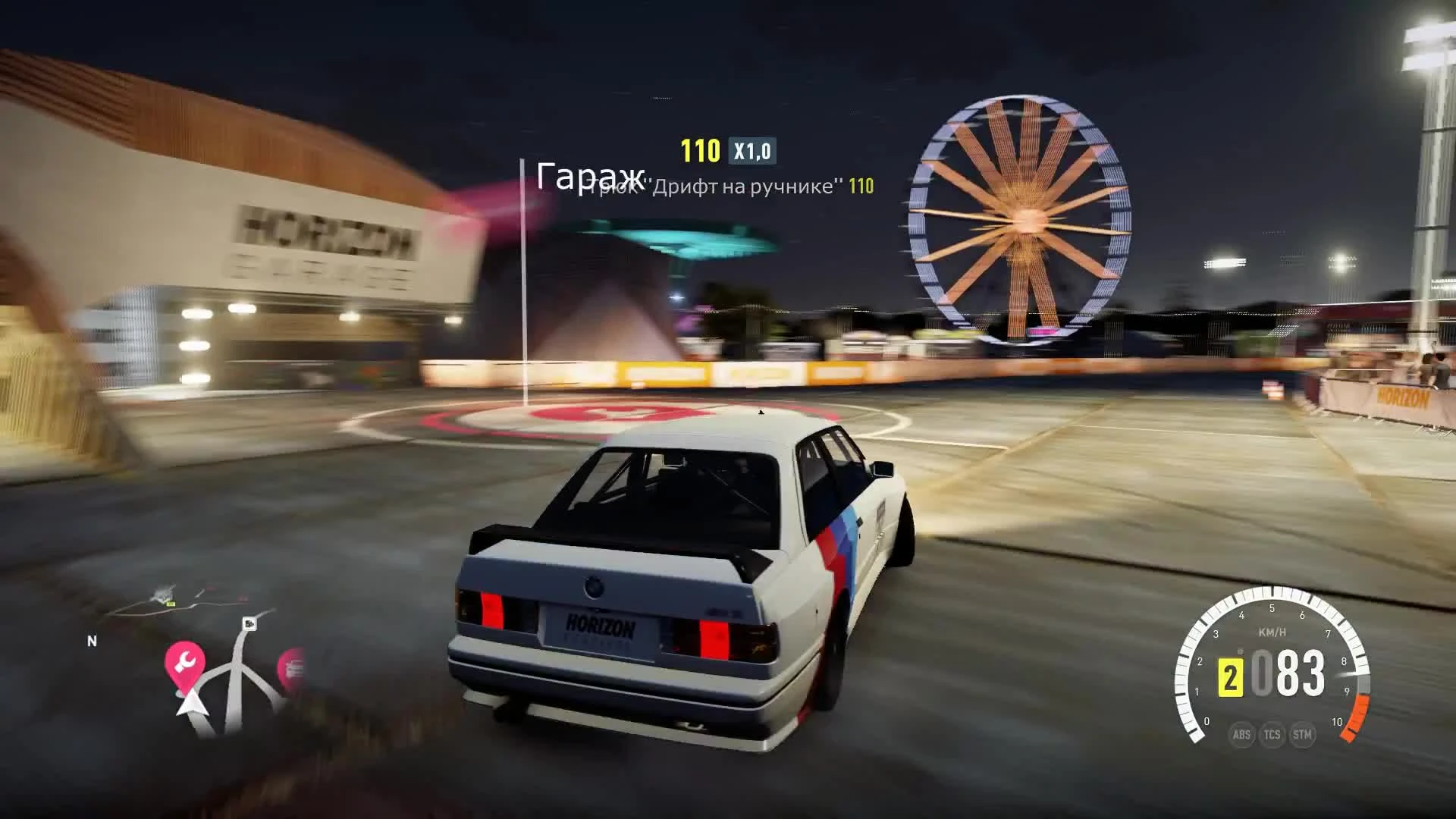
Task: Select the pink wrench garage marker on minimap
Action: pos(184,661)
